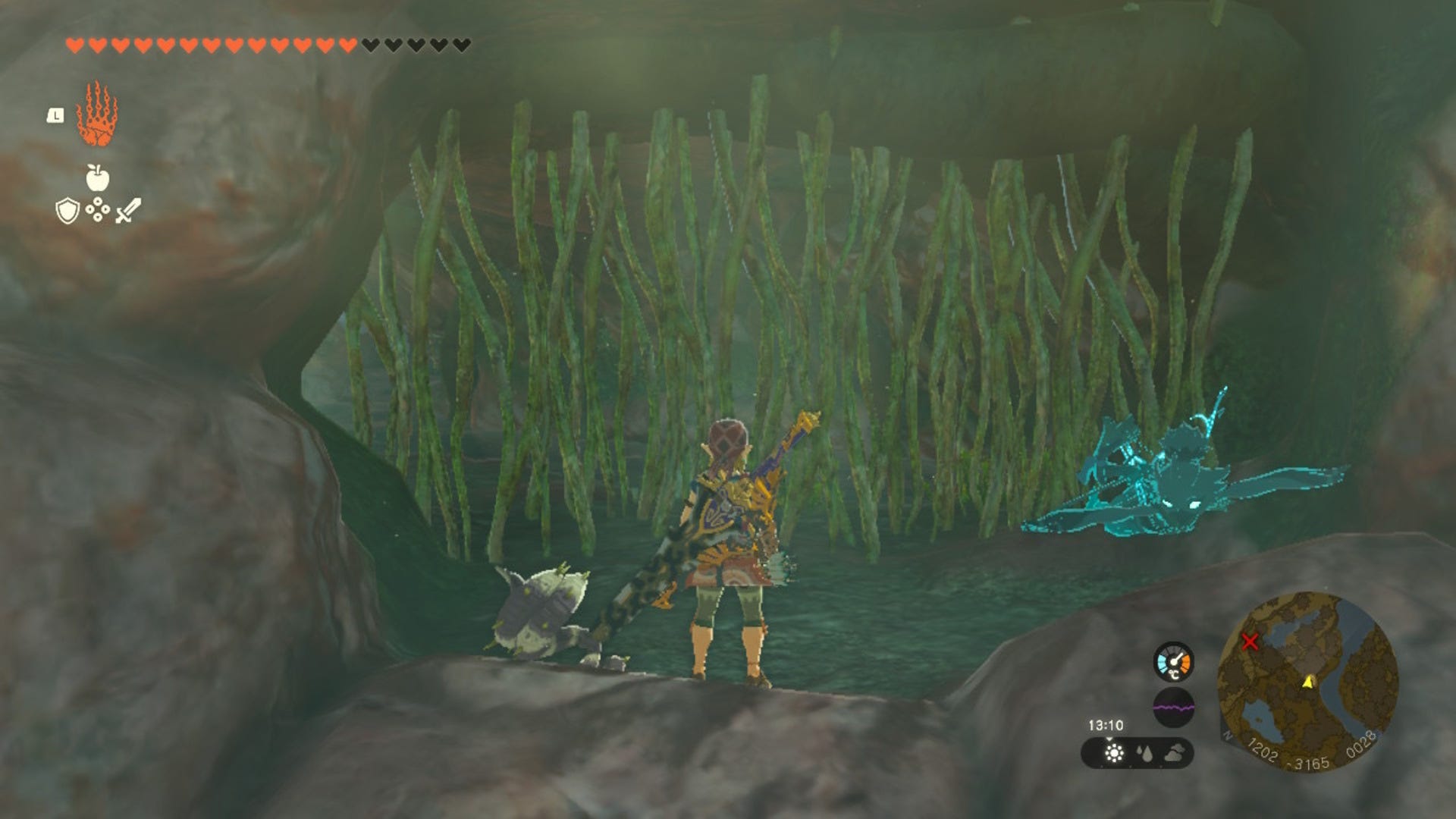Click the apple food indicator icon

click(97, 178)
